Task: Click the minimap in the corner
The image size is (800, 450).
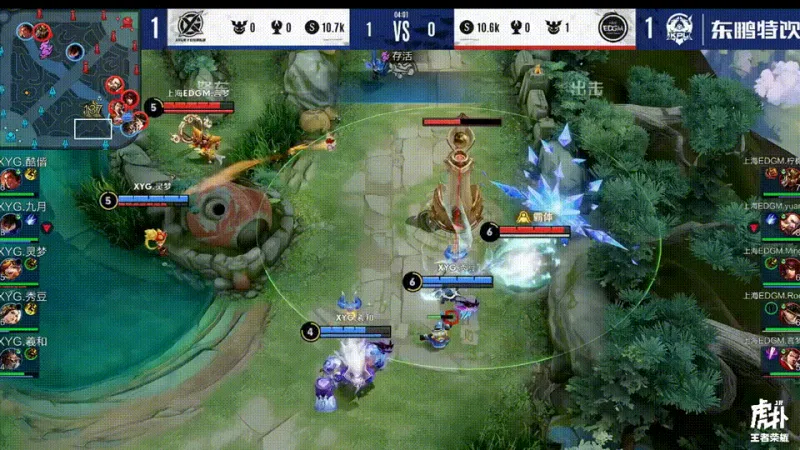Action: click(70, 75)
